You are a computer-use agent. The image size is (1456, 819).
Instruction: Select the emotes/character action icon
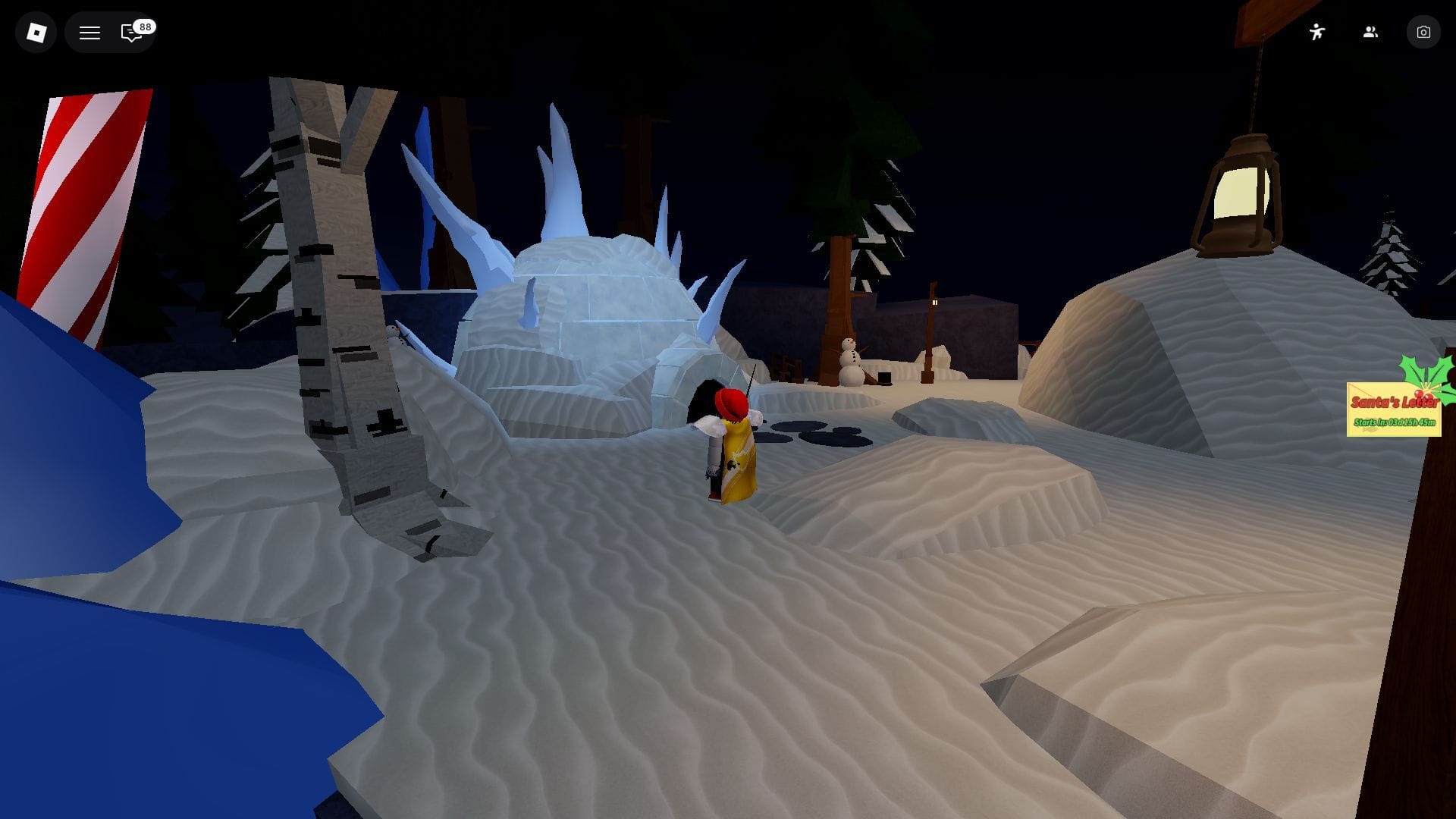click(x=1317, y=32)
